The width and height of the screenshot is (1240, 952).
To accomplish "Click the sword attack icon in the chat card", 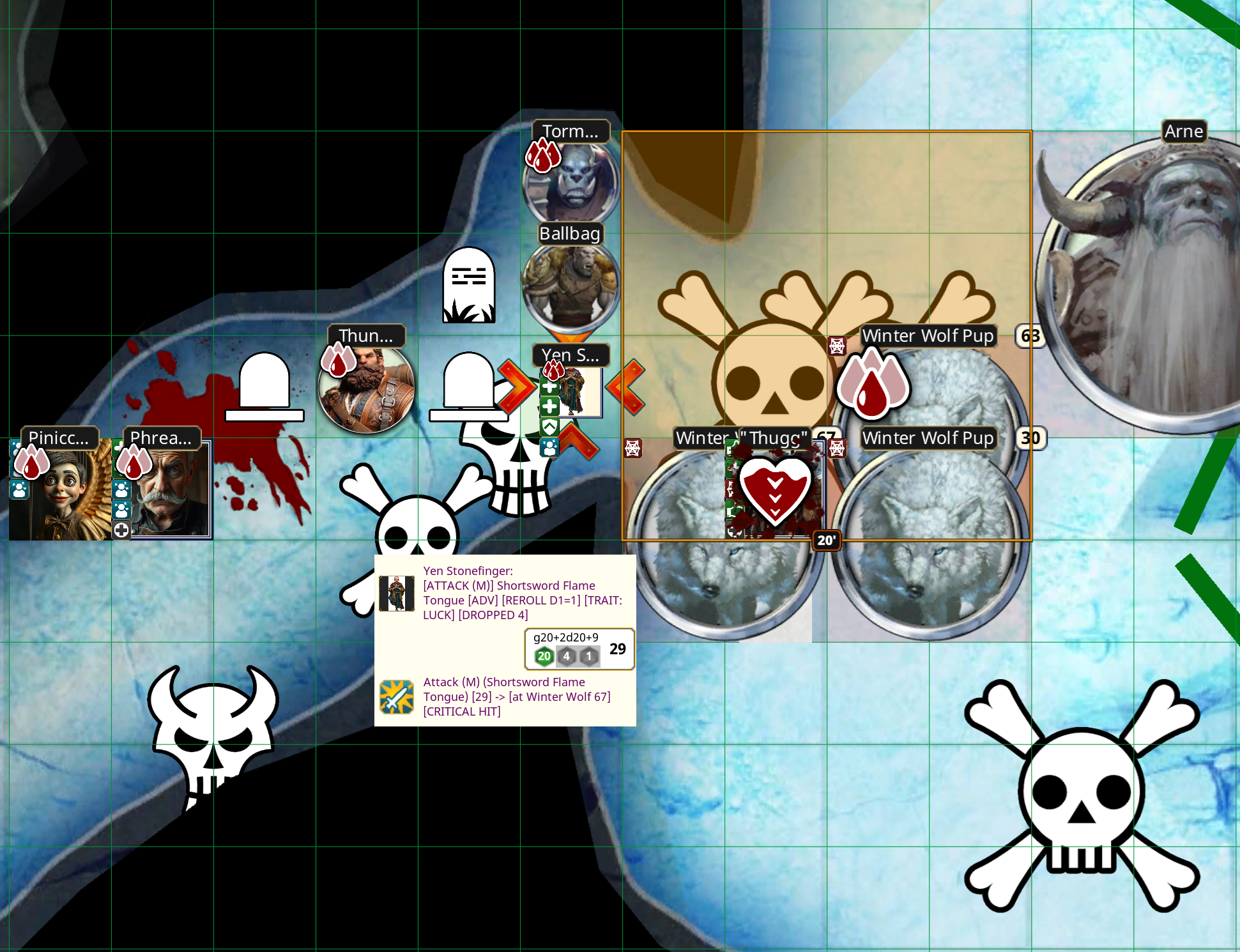I will point(396,696).
